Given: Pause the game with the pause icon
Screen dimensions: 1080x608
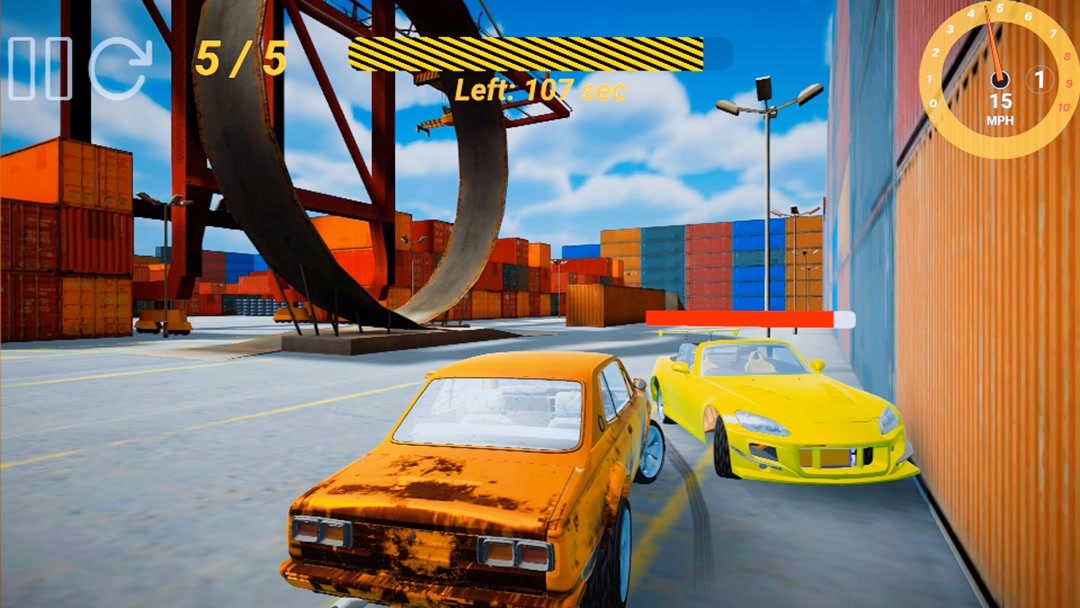Looking at the screenshot, I should [40, 68].
